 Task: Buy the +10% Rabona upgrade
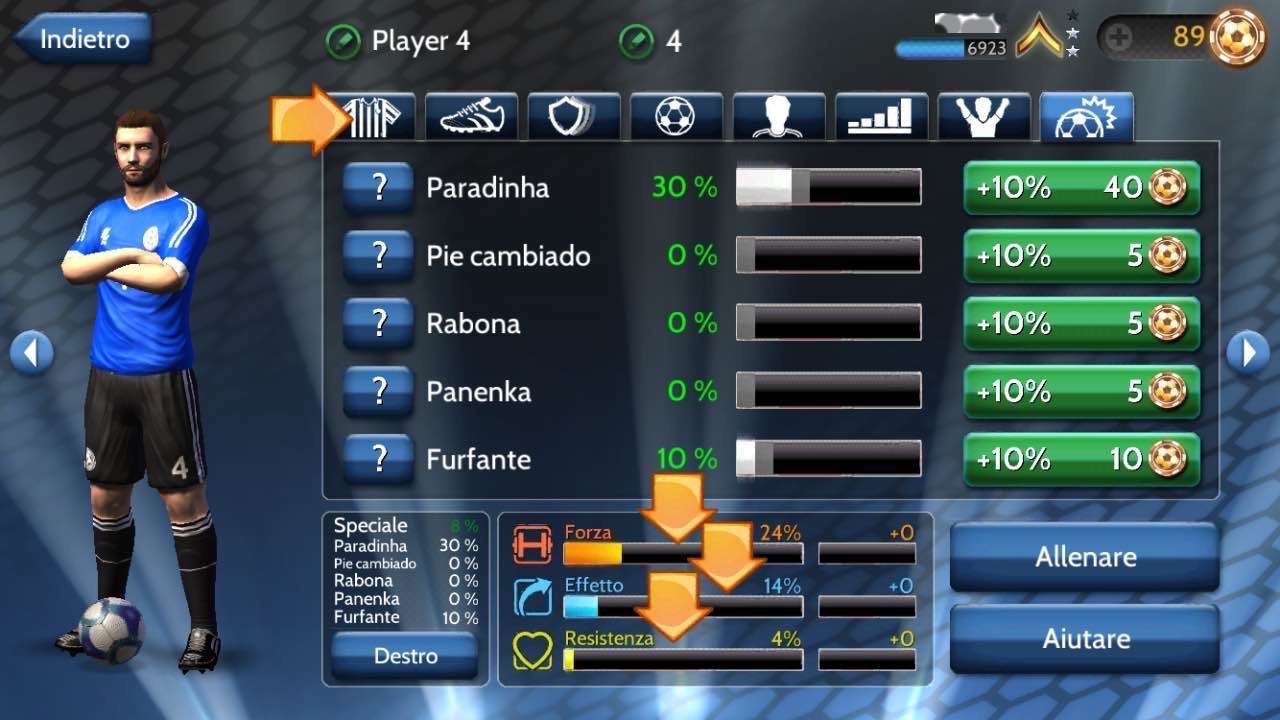coord(1081,323)
